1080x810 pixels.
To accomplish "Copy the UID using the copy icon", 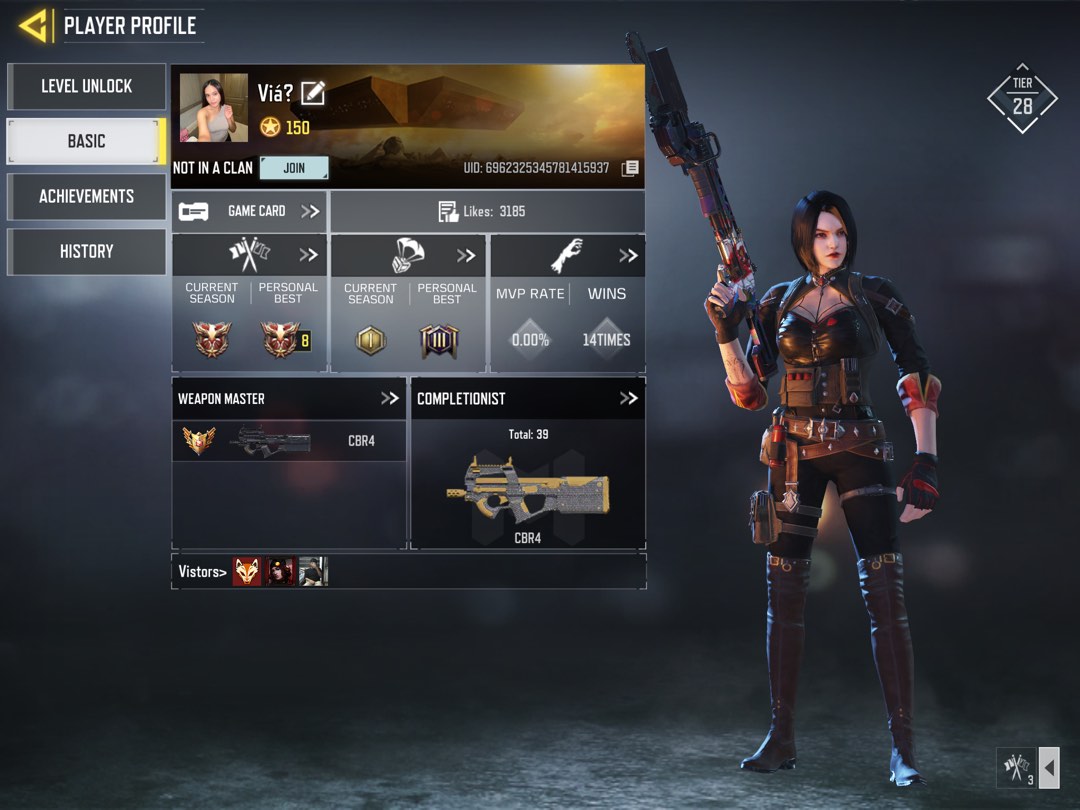I will pyautogui.click(x=630, y=168).
